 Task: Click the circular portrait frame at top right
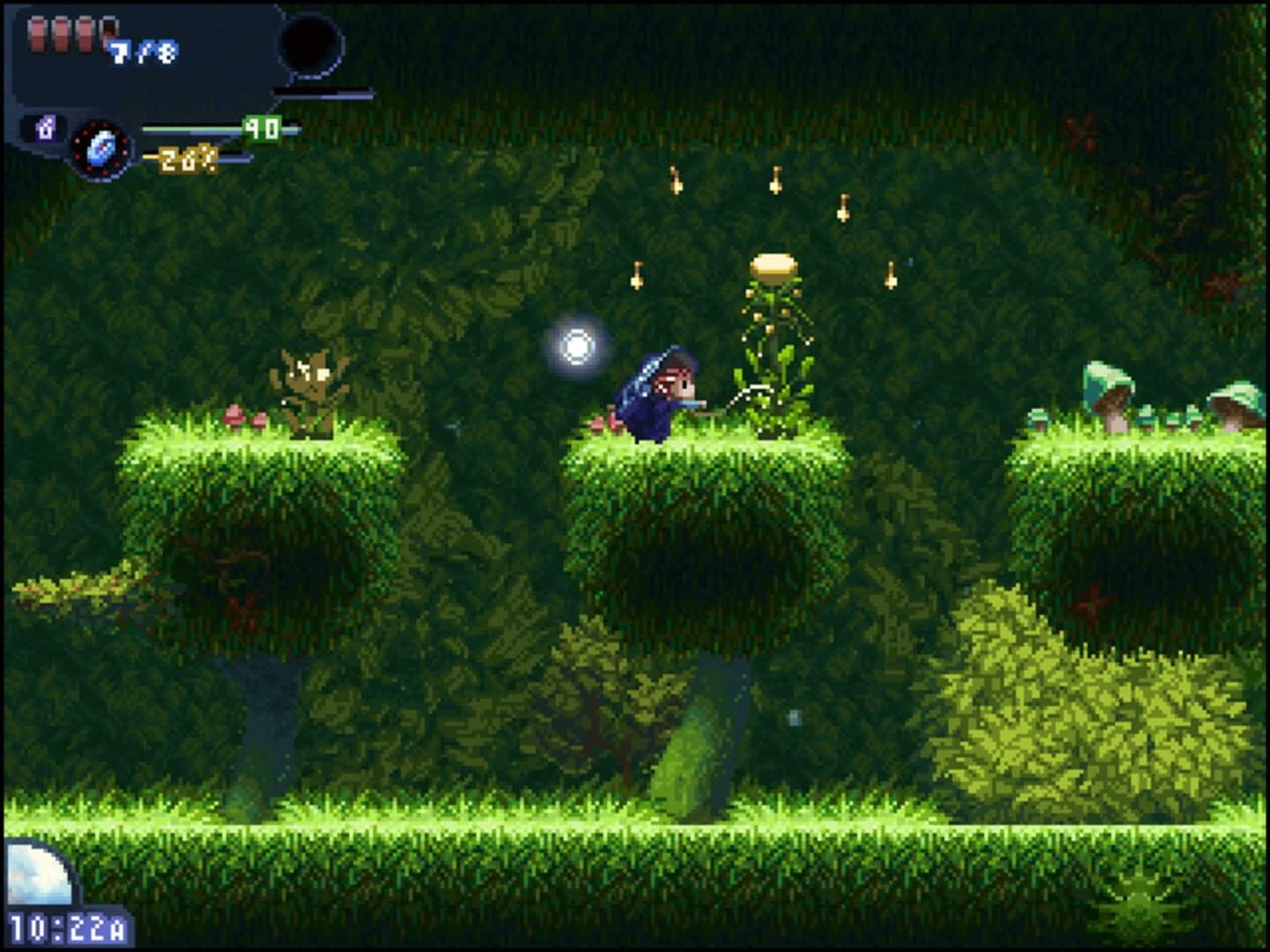[x=310, y=42]
